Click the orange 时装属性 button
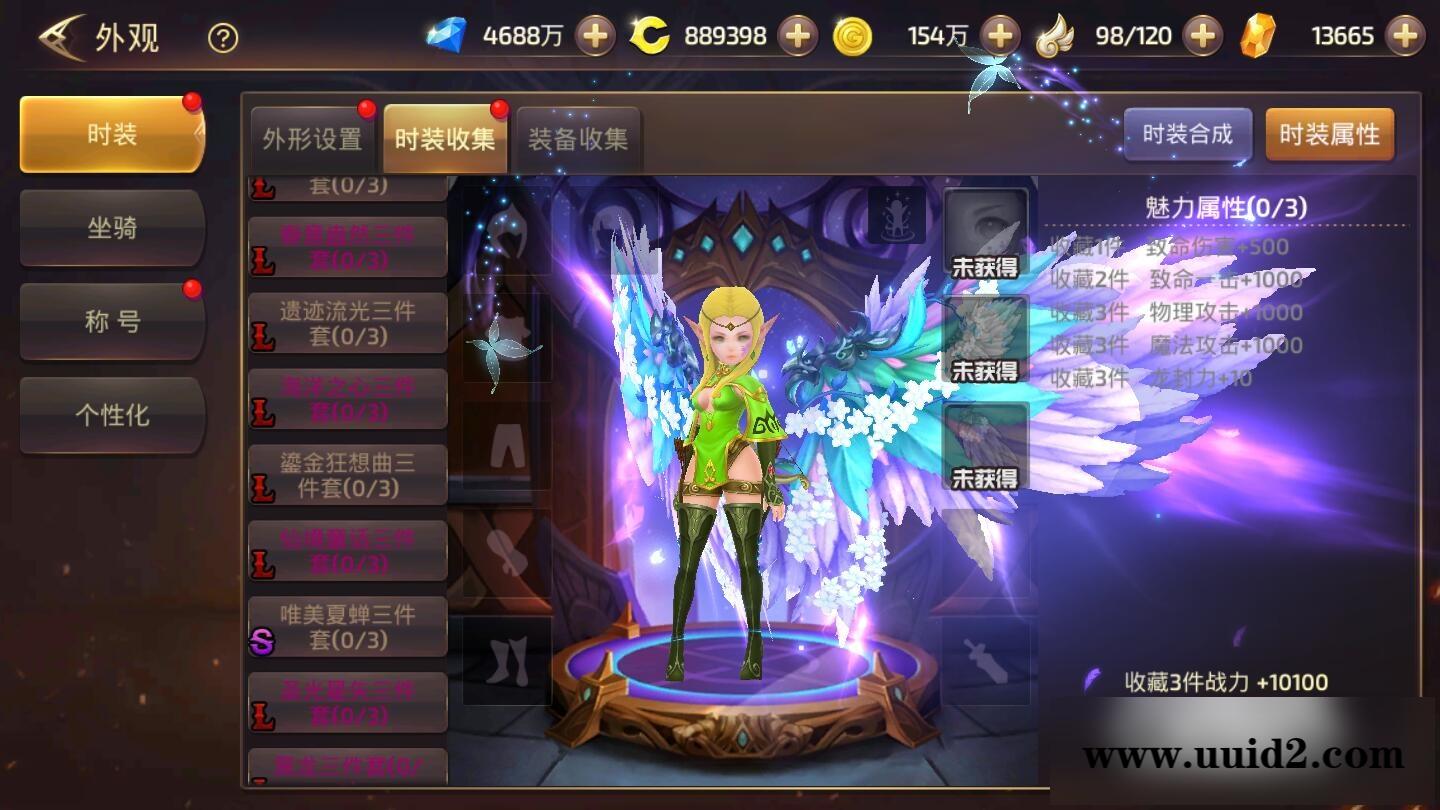 pos(1330,133)
